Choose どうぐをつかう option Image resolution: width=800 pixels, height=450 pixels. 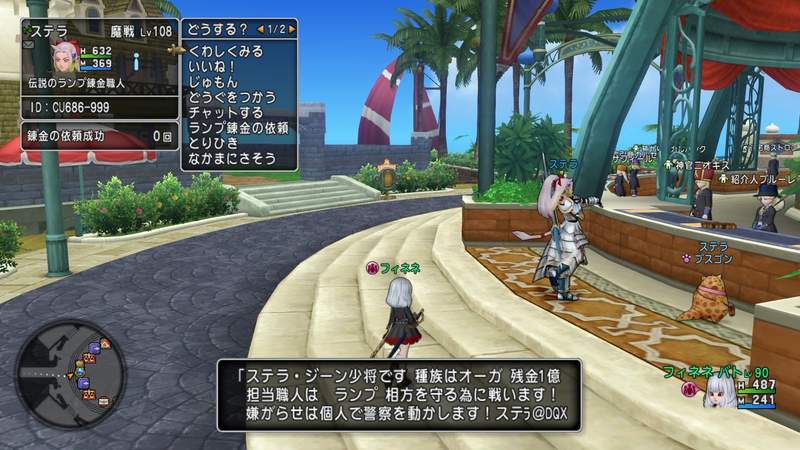click(x=232, y=96)
